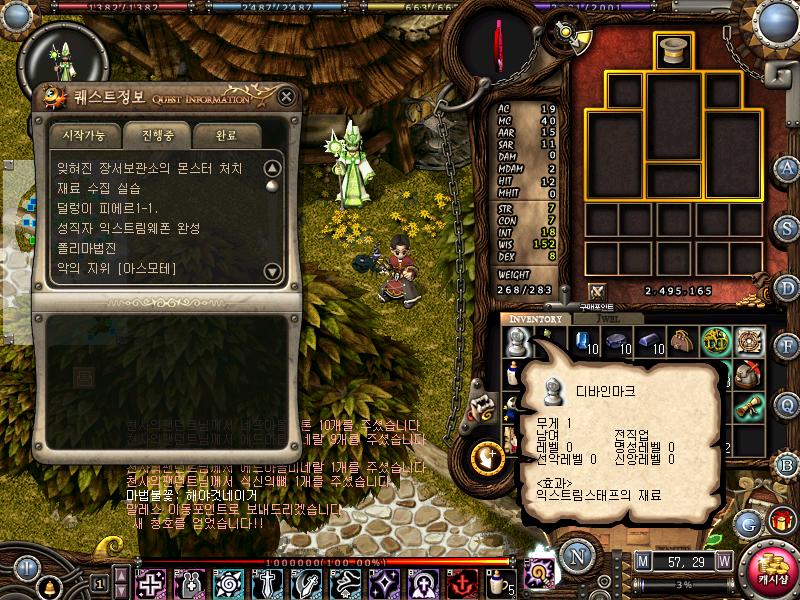Click the top hat in helmet slot
Viewport: 800px width, 600px height.
tap(675, 52)
